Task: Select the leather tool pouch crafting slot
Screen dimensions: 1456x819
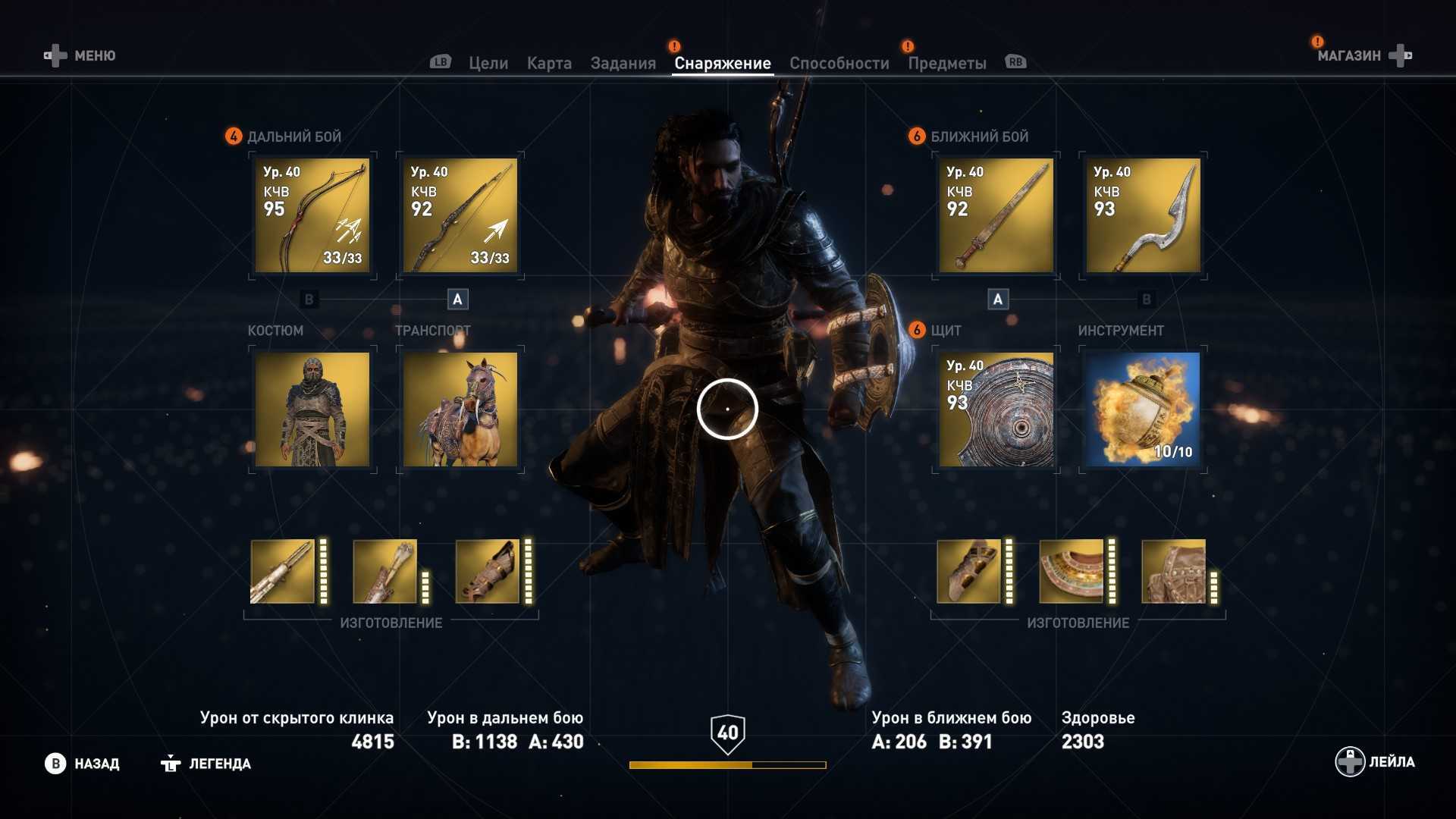Action: [1173, 572]
